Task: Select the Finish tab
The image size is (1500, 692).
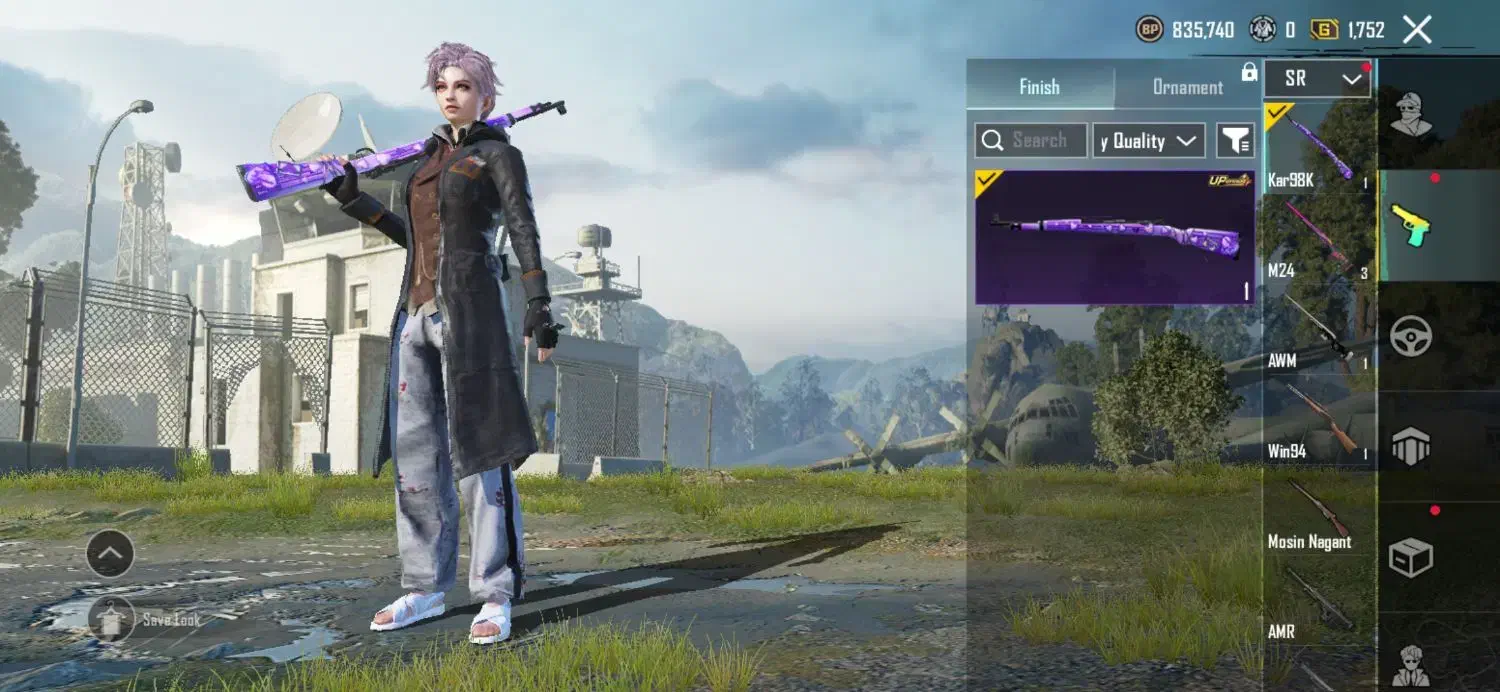Action: 1039,87
